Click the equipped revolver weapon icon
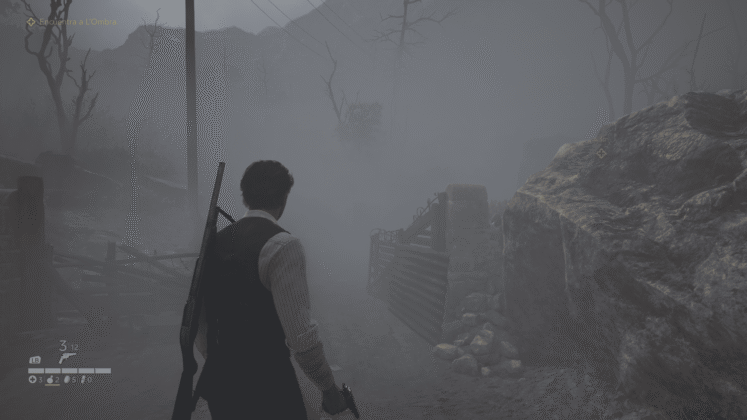 point(67,358)
